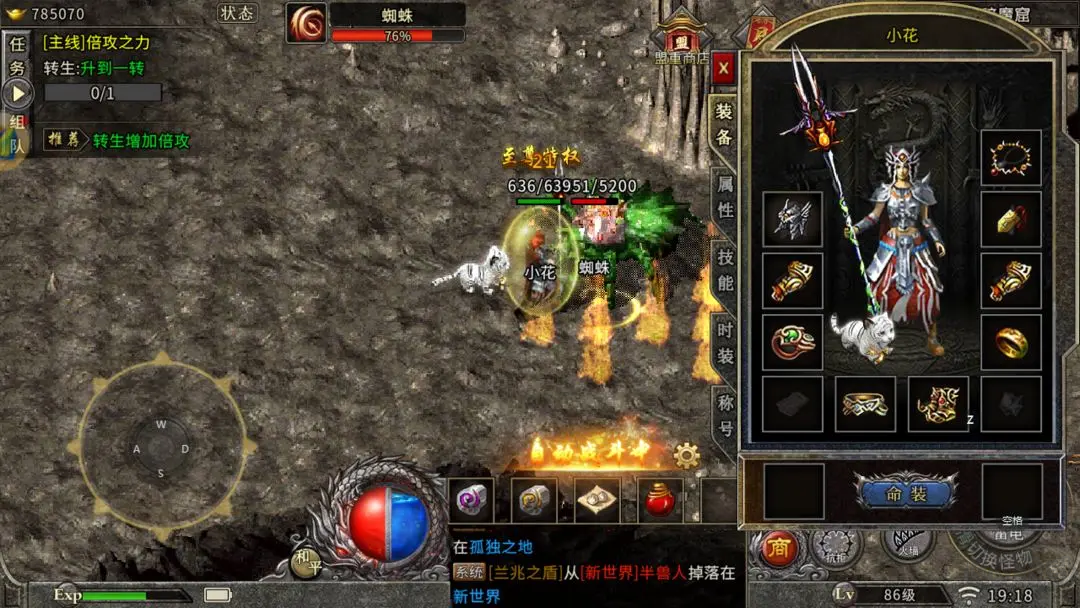The height and width of the screenshot is (608, 1080).
Task: Open the 状态 status button
Action: coord(237,13)
